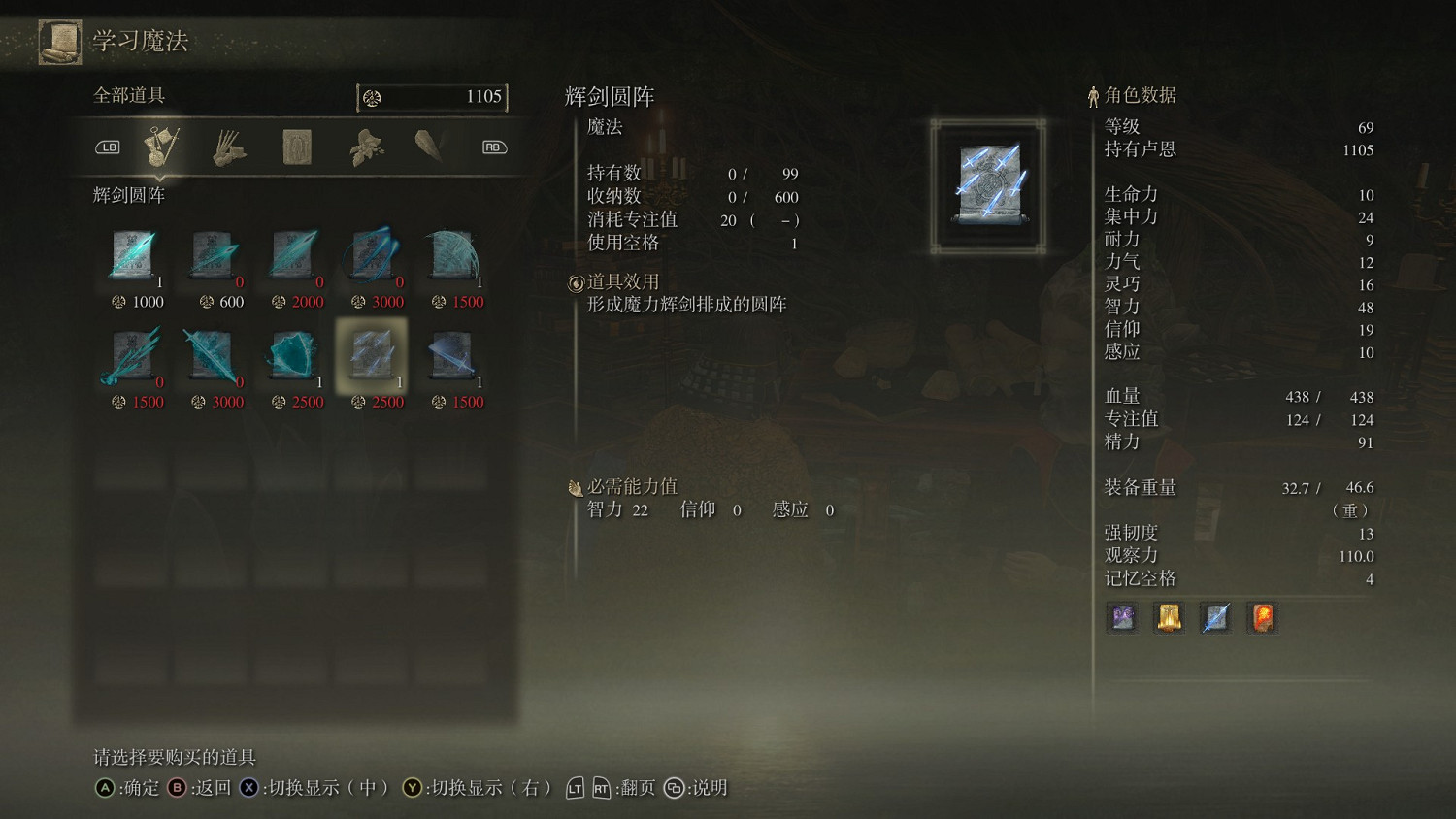Open the sorcery scroll category icon
This screenshot has width=1456, height=819.
coord(296,146)
